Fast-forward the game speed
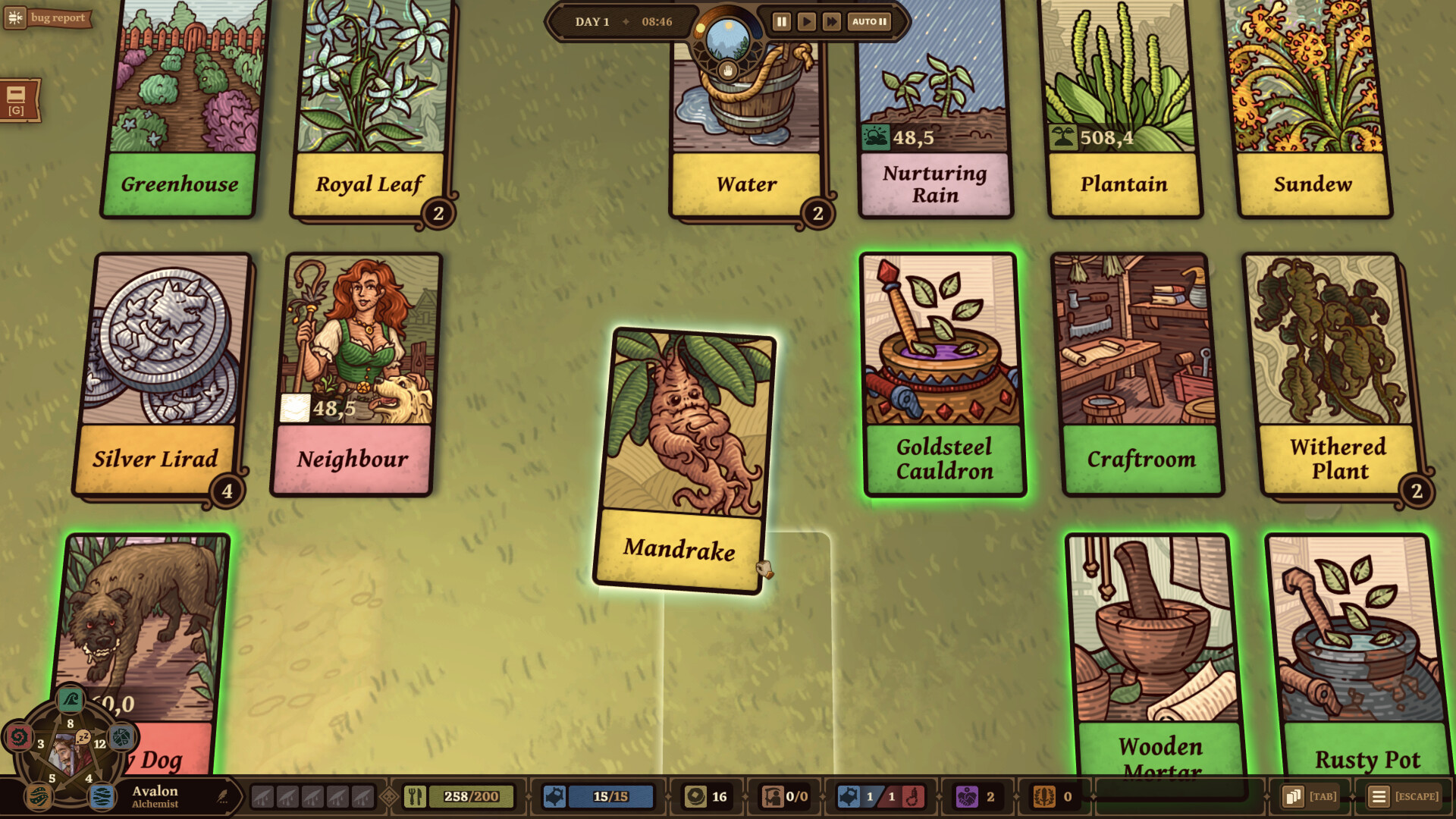This screenshot has width=1456, height=819. [x=831, y=21]
